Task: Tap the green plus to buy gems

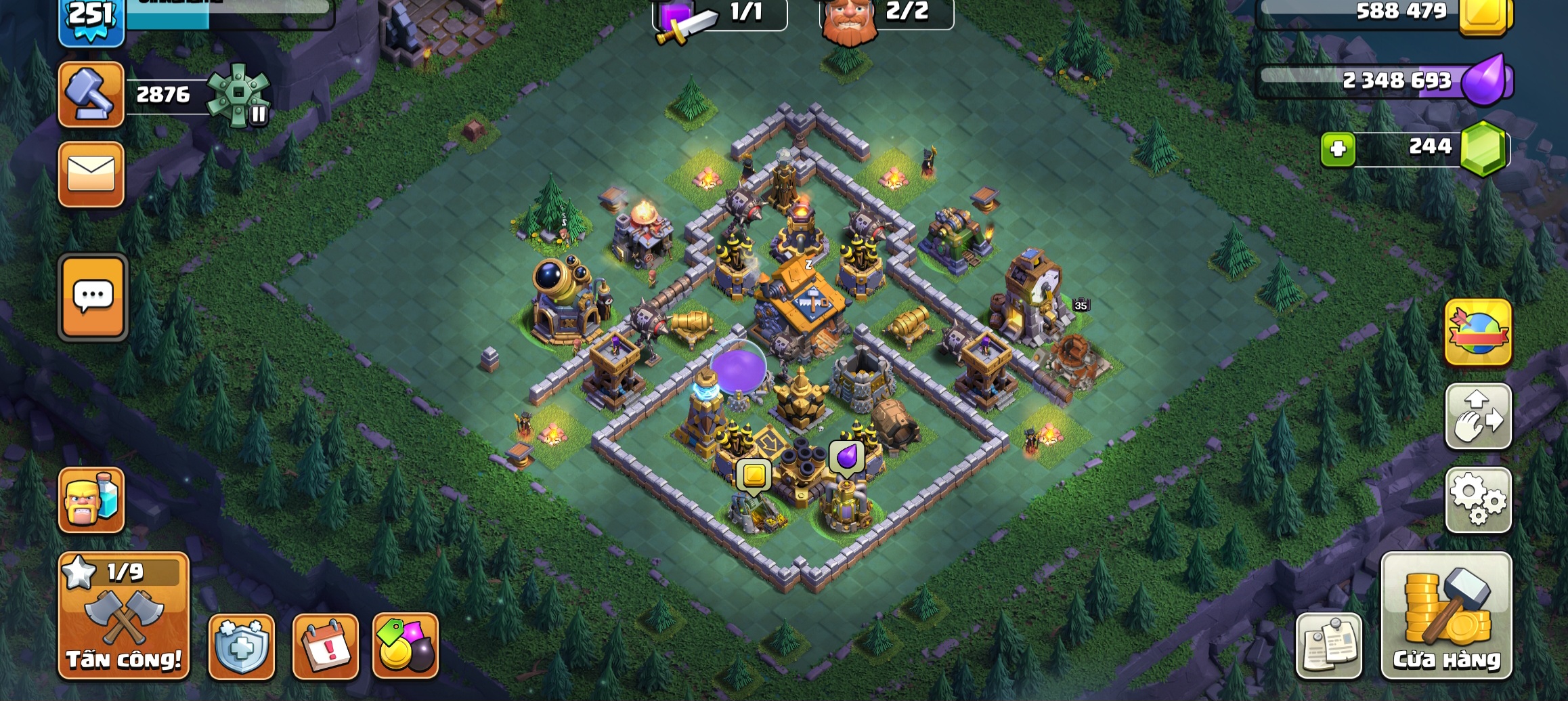Action: [1338, 149]
